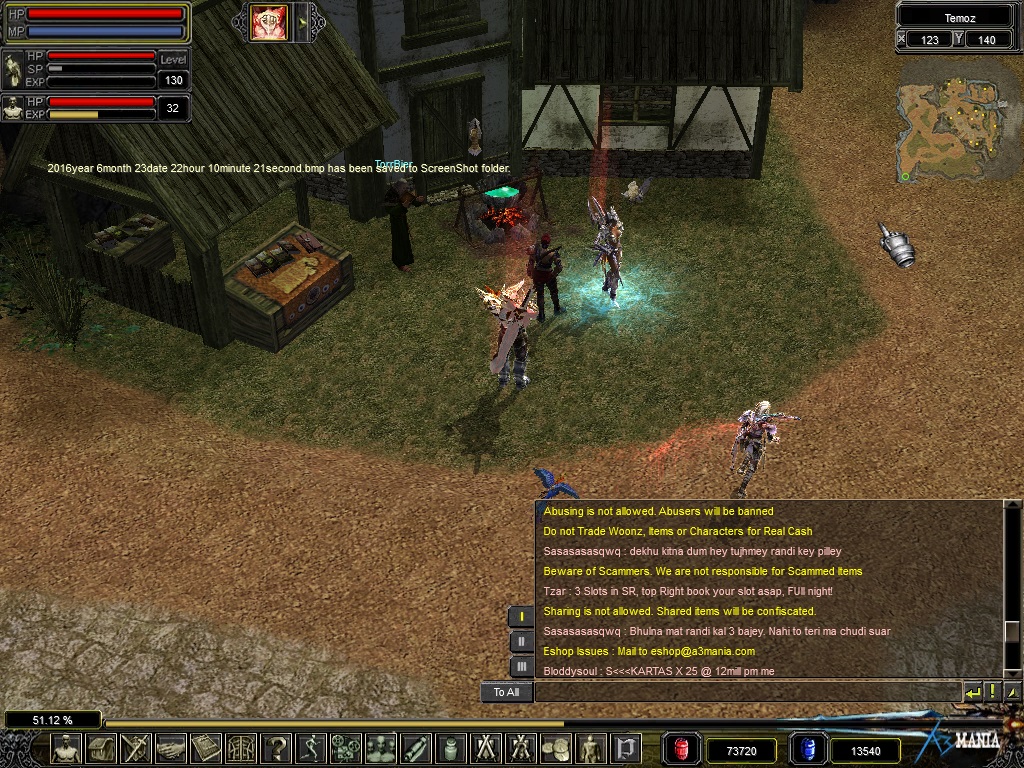Expand the skill panel arrow beside portrait
The image size is (1024, 768).
(x=301, y=22)
